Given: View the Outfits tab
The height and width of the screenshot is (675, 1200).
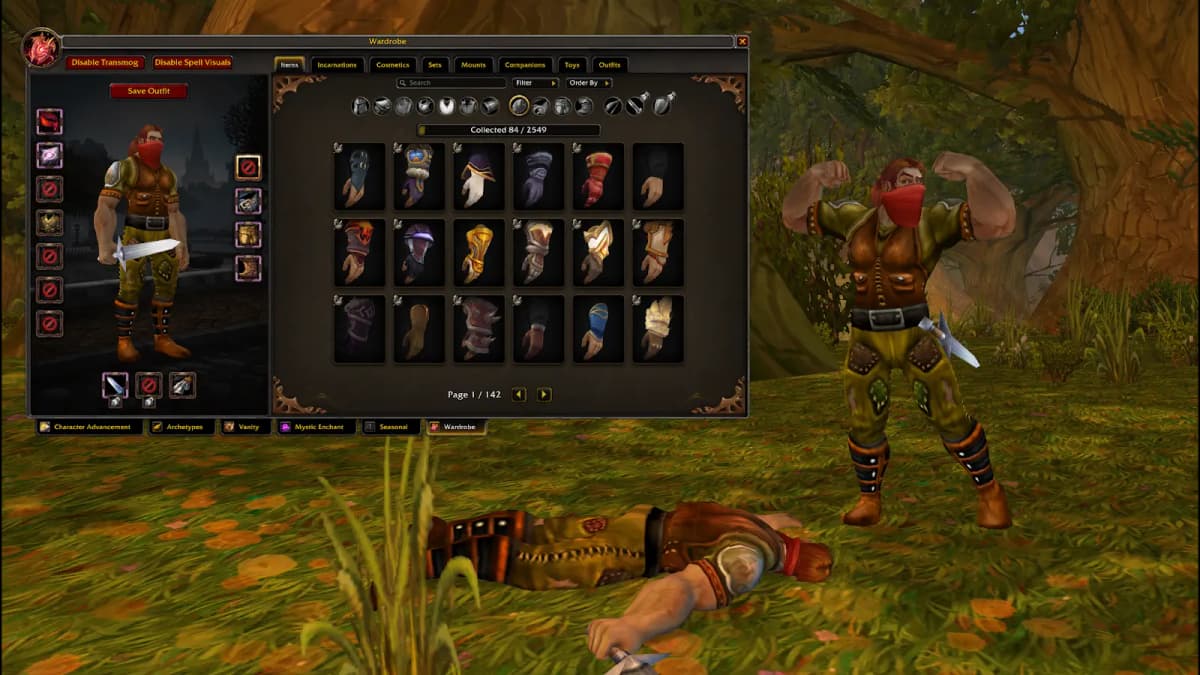Looking at the screenshot, I should pyautogui.click(x=610, y=65).
